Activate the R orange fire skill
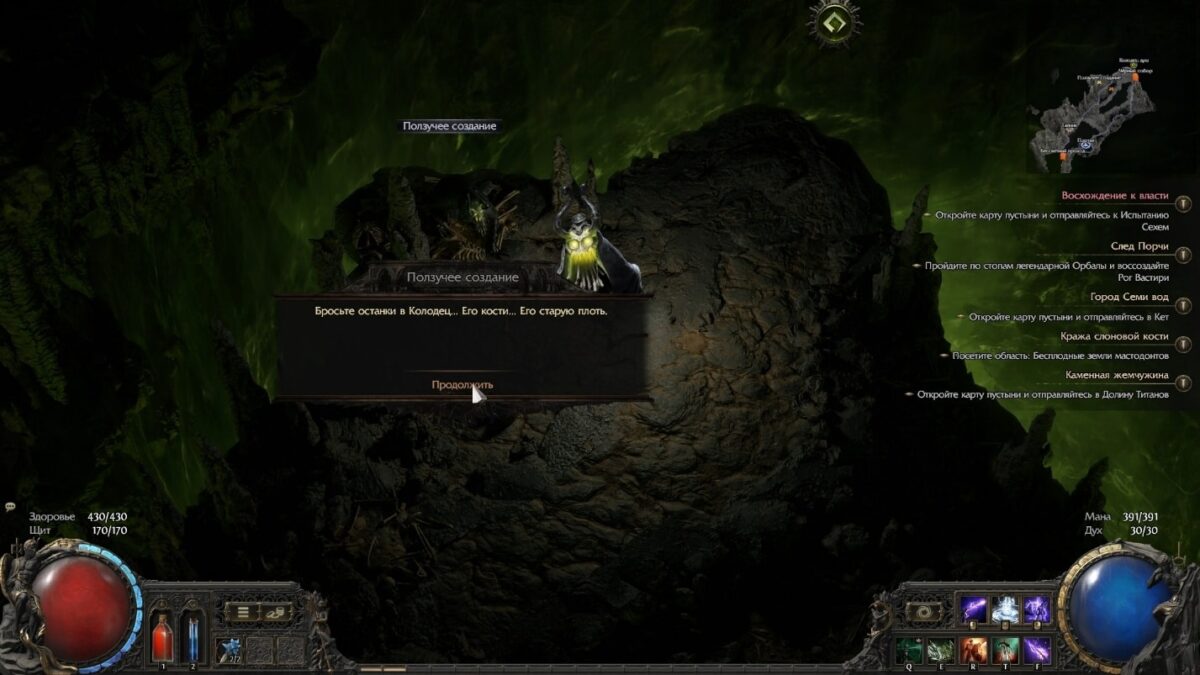Viewport: 1200px width, 675px height. [x=973, y=650]
